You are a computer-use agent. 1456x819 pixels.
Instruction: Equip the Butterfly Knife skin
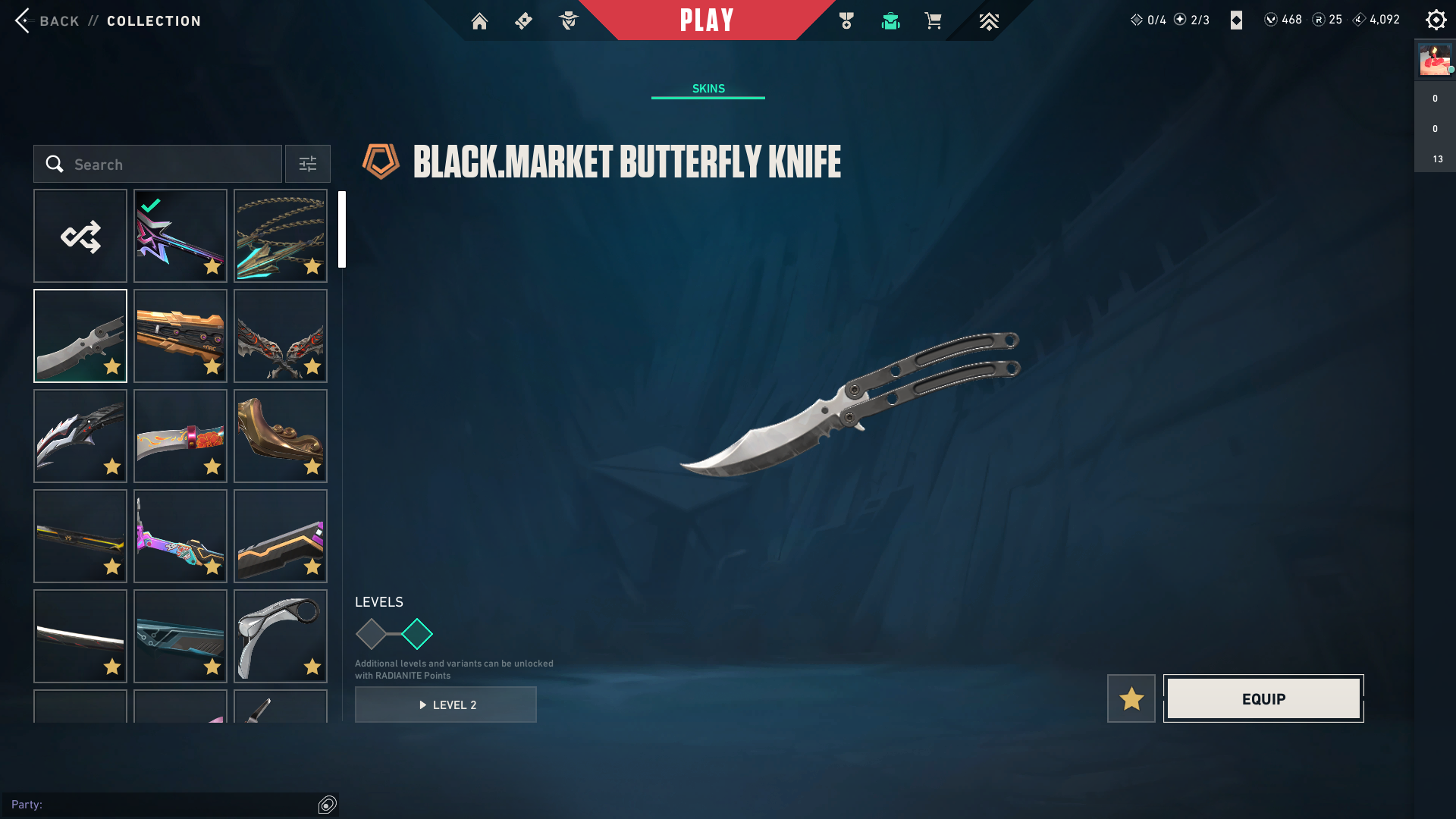[1263, 698]
